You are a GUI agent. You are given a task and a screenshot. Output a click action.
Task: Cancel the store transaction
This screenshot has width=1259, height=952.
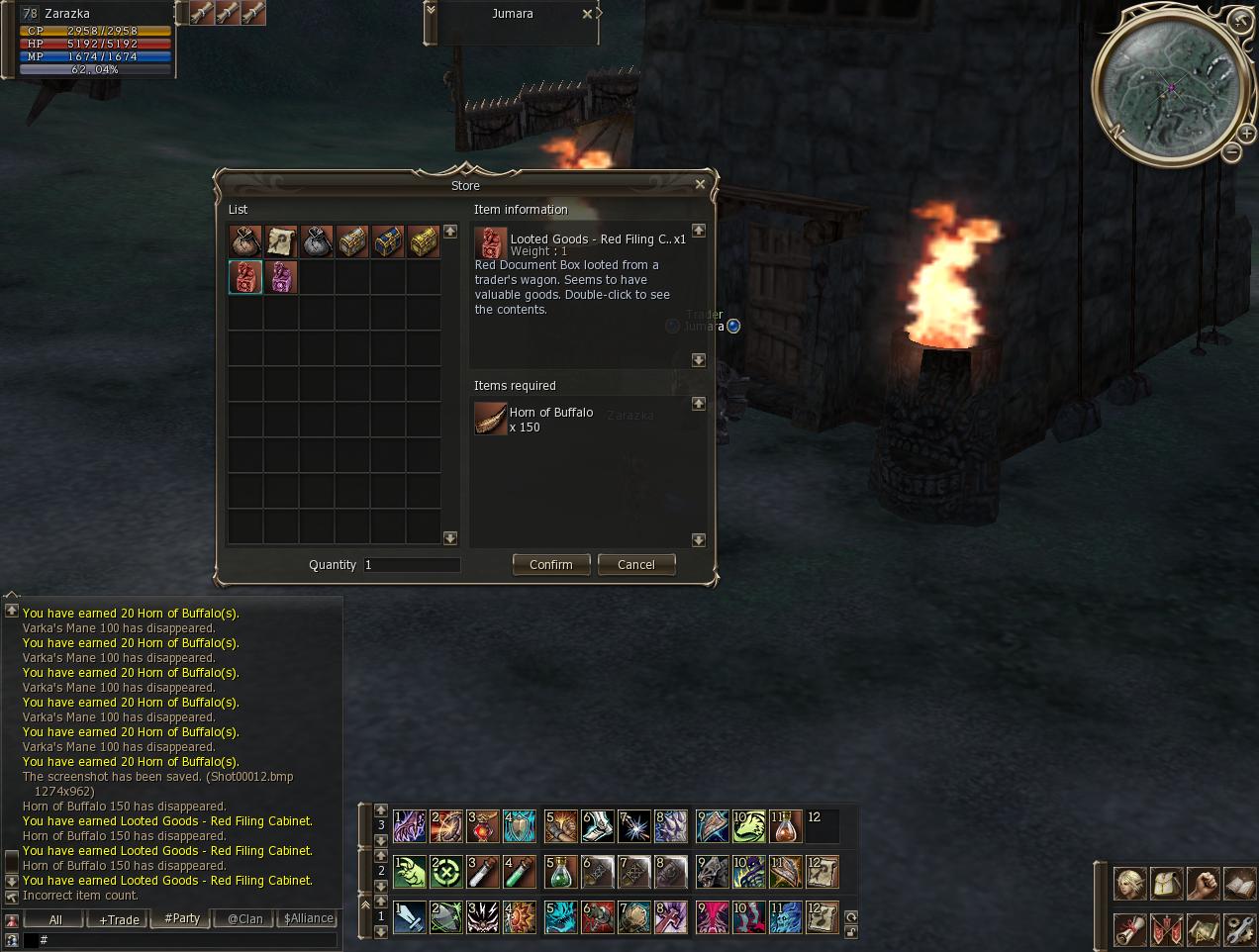635,564
